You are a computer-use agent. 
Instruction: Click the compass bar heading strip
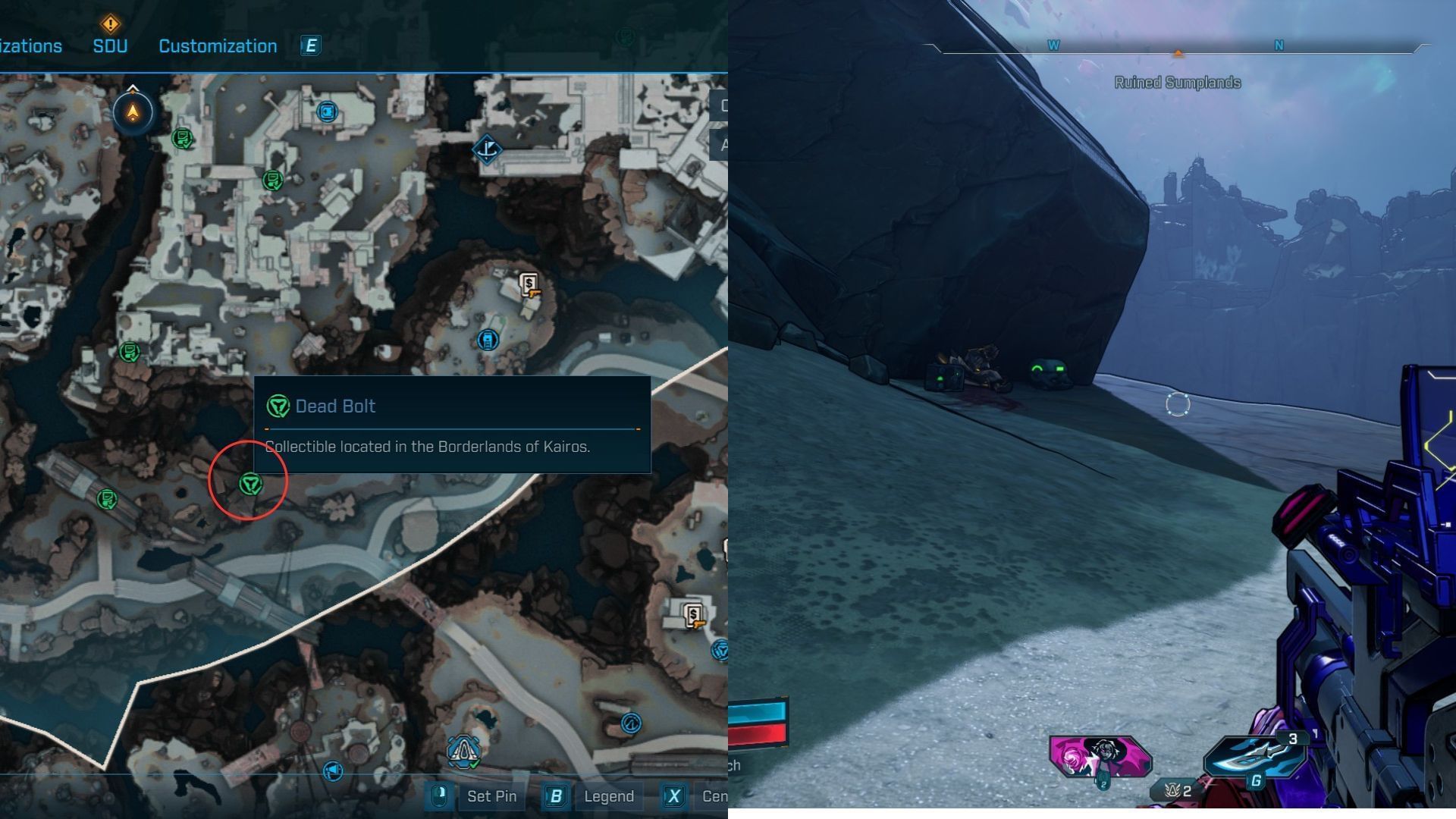(x=1177, y=48)
